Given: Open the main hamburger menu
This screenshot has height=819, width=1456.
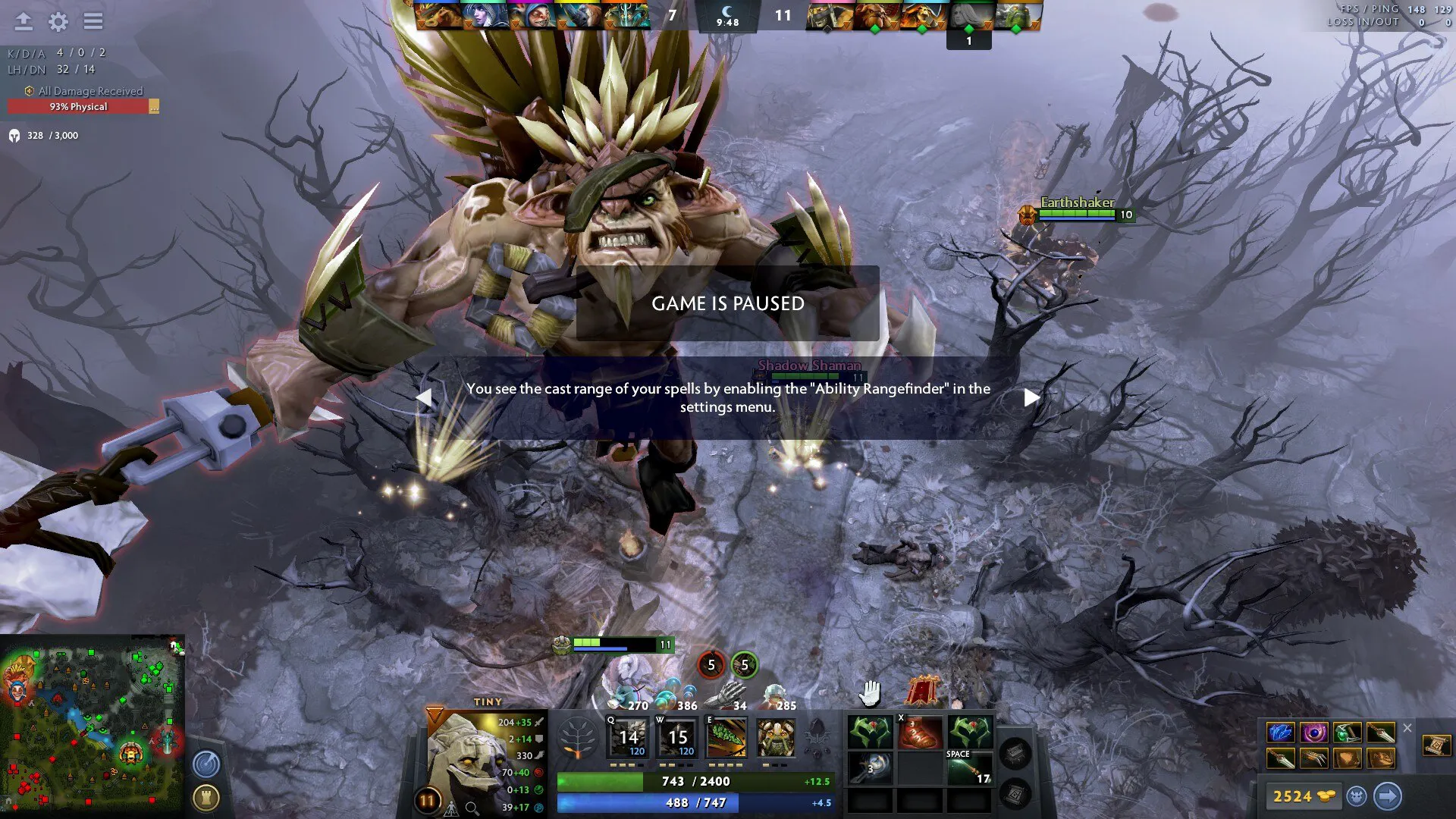Looking at the screenshot, I should coord(93,21).
